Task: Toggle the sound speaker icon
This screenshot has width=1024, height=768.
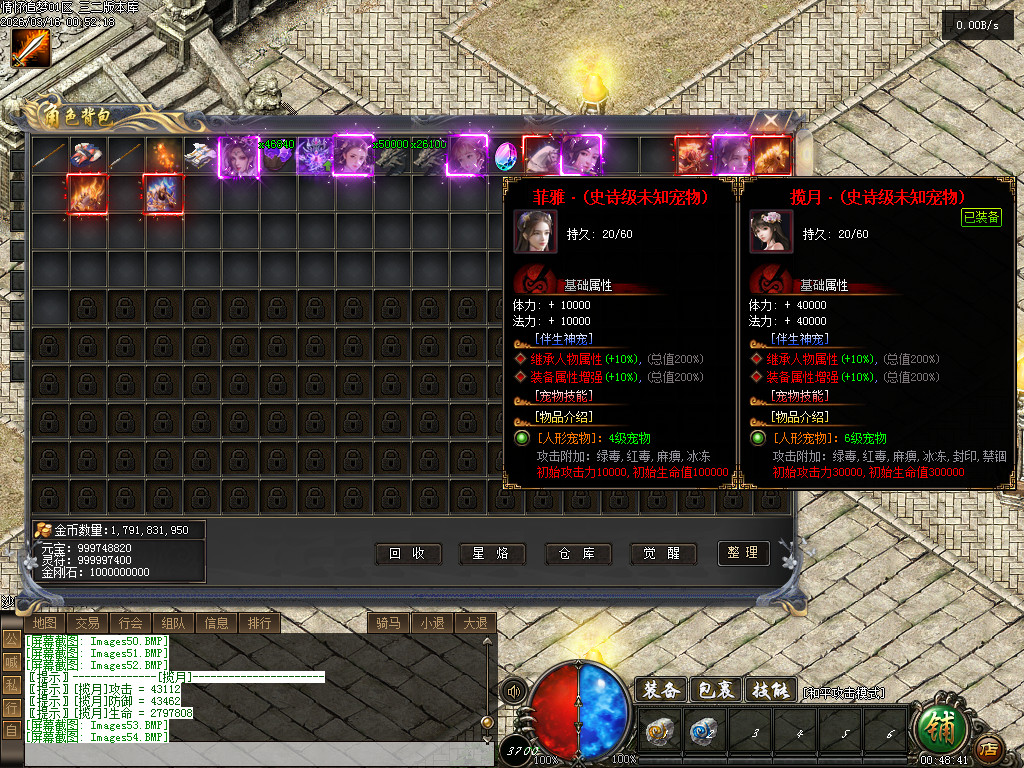Action: click(514, 691)
